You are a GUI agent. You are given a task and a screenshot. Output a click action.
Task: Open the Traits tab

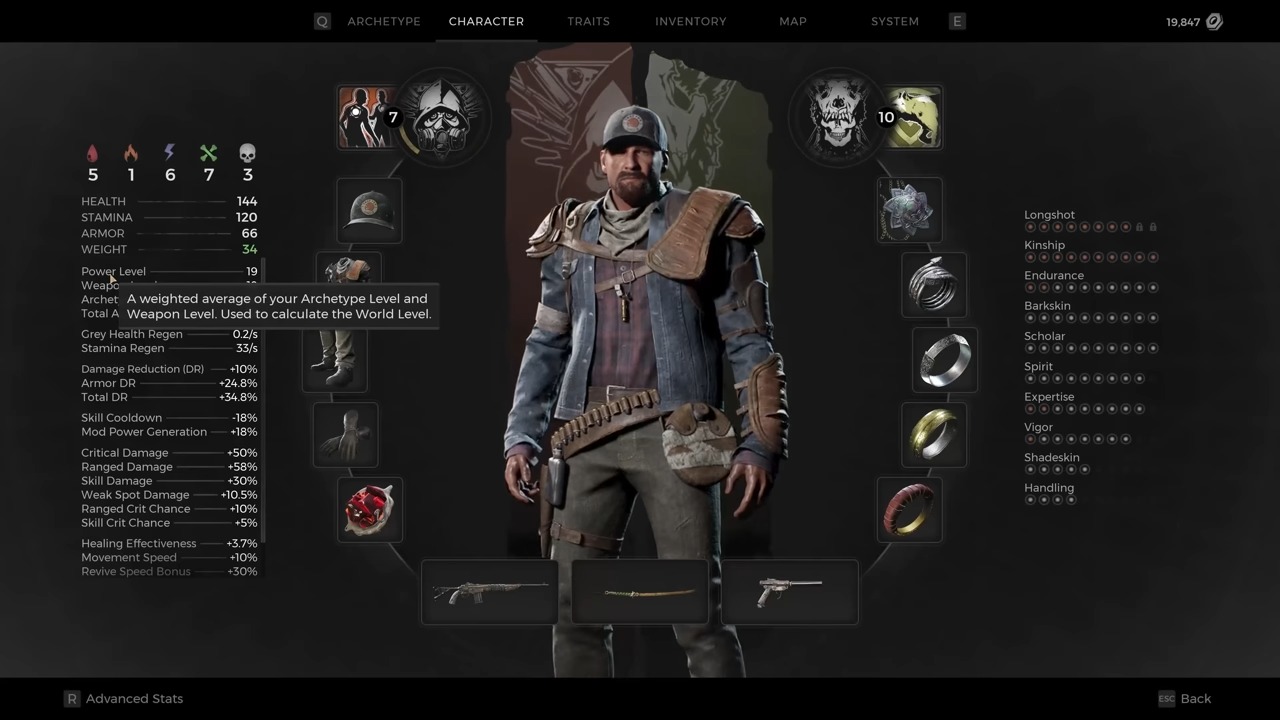pos(588,21)
